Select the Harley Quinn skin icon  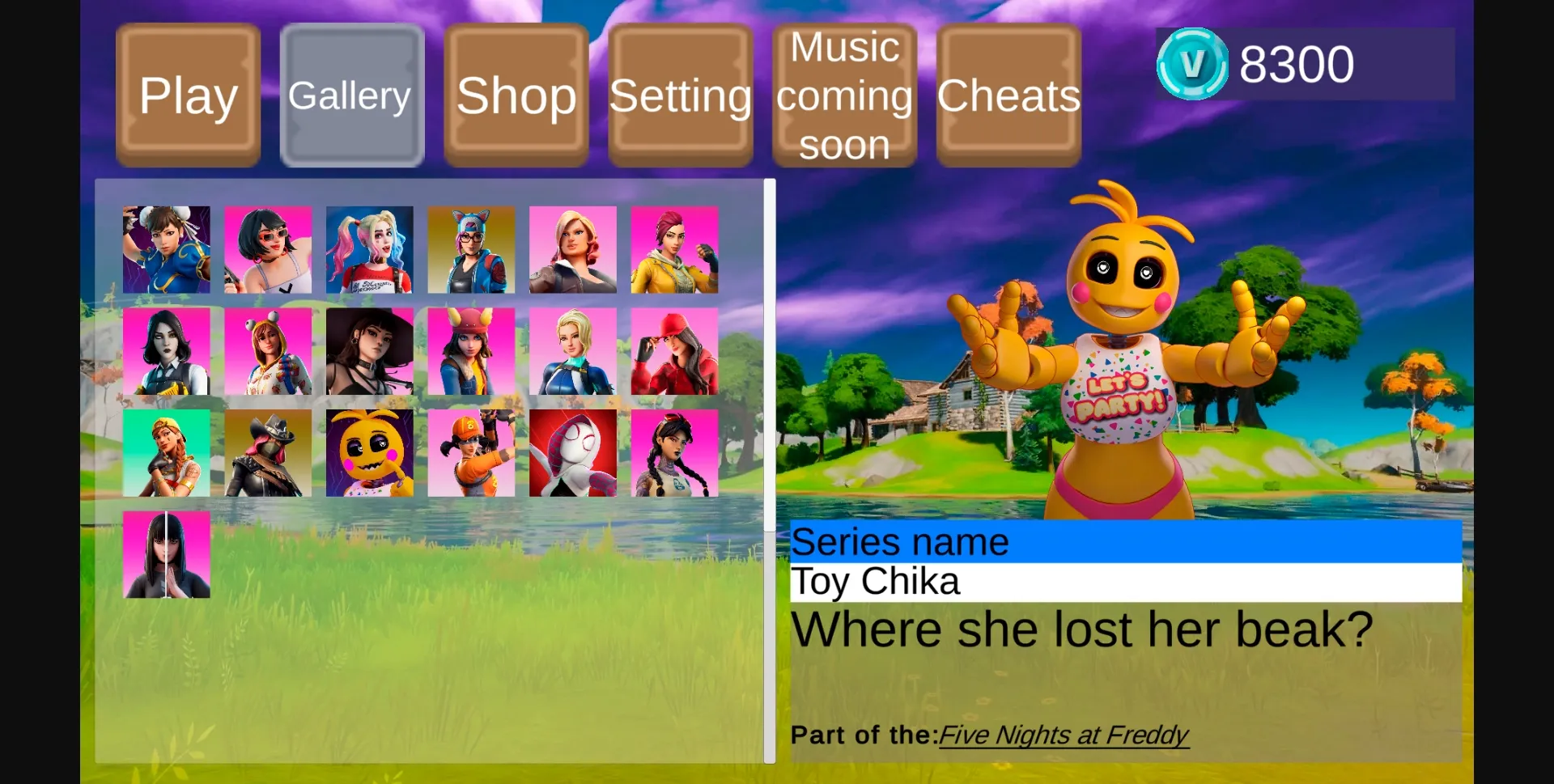point(369,249)
